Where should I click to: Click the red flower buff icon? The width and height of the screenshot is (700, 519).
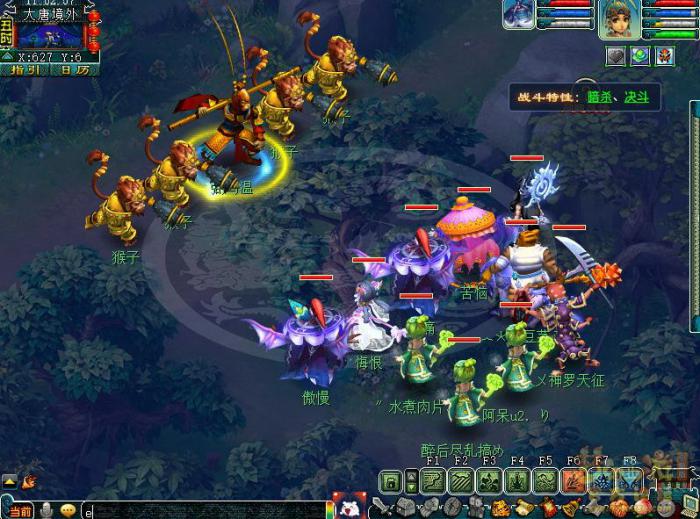click(665, 56)
